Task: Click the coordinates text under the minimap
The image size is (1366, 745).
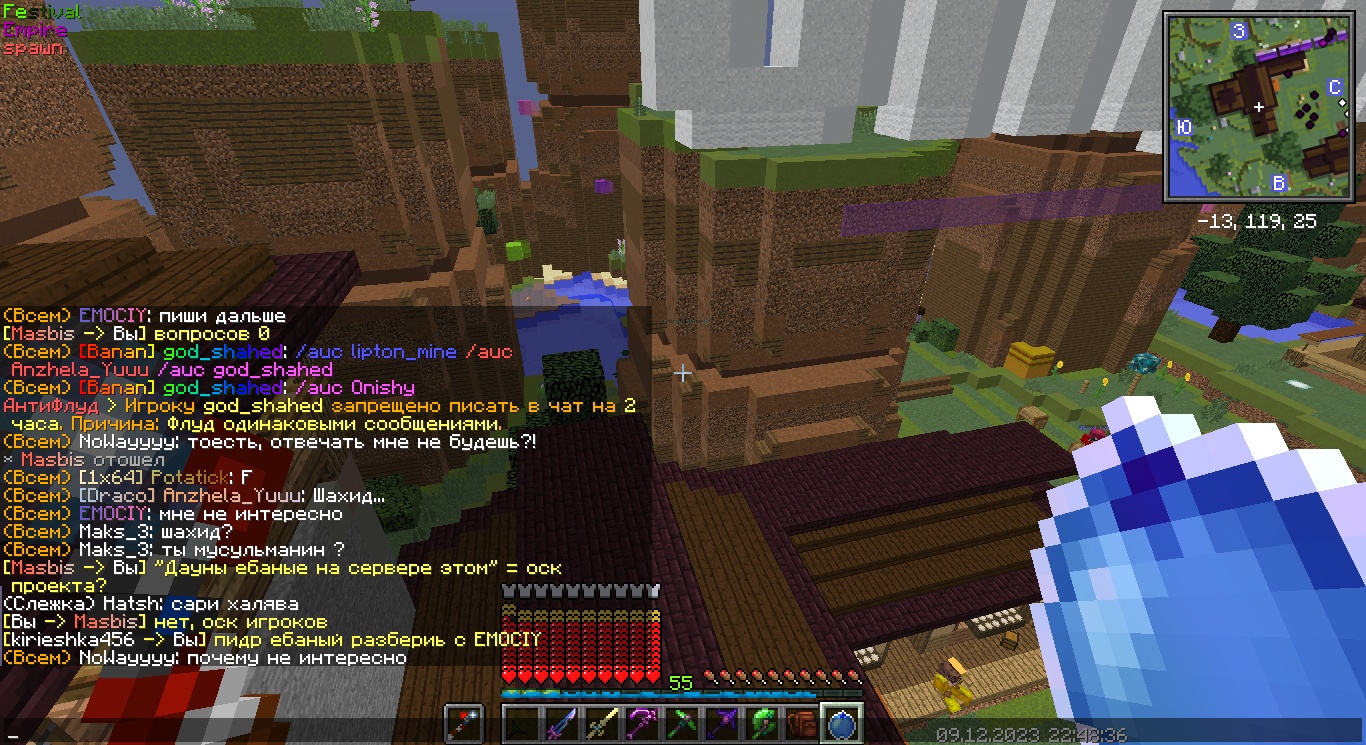Action: tap(1258, 221)
